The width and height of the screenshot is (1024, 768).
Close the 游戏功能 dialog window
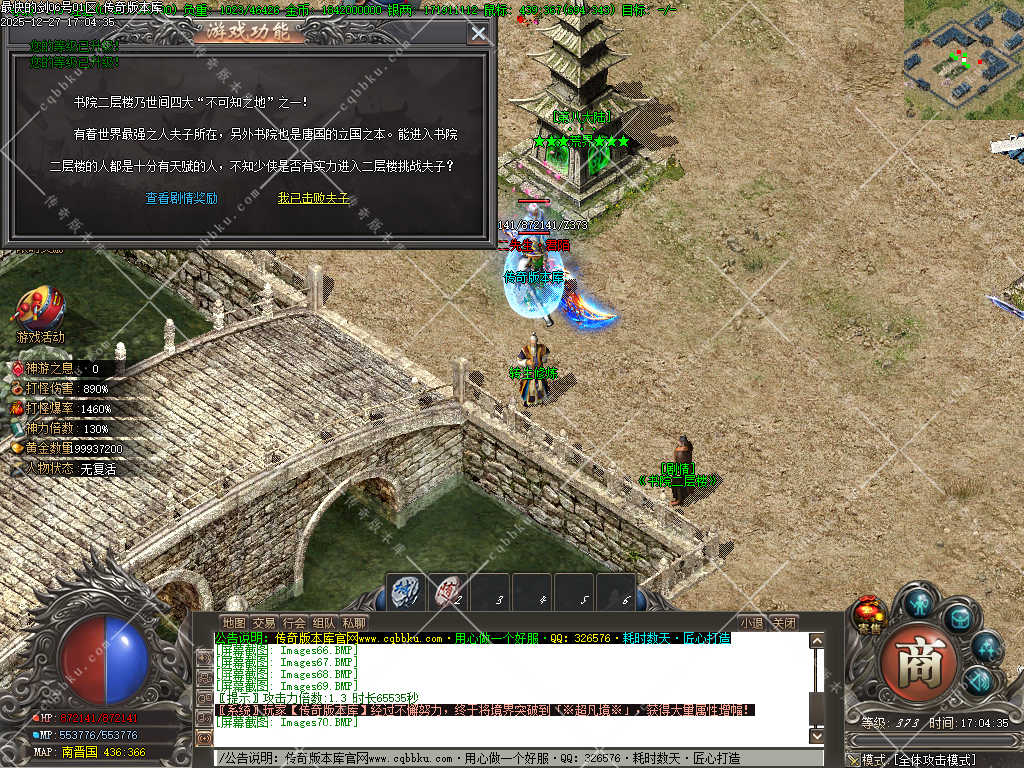479,33
